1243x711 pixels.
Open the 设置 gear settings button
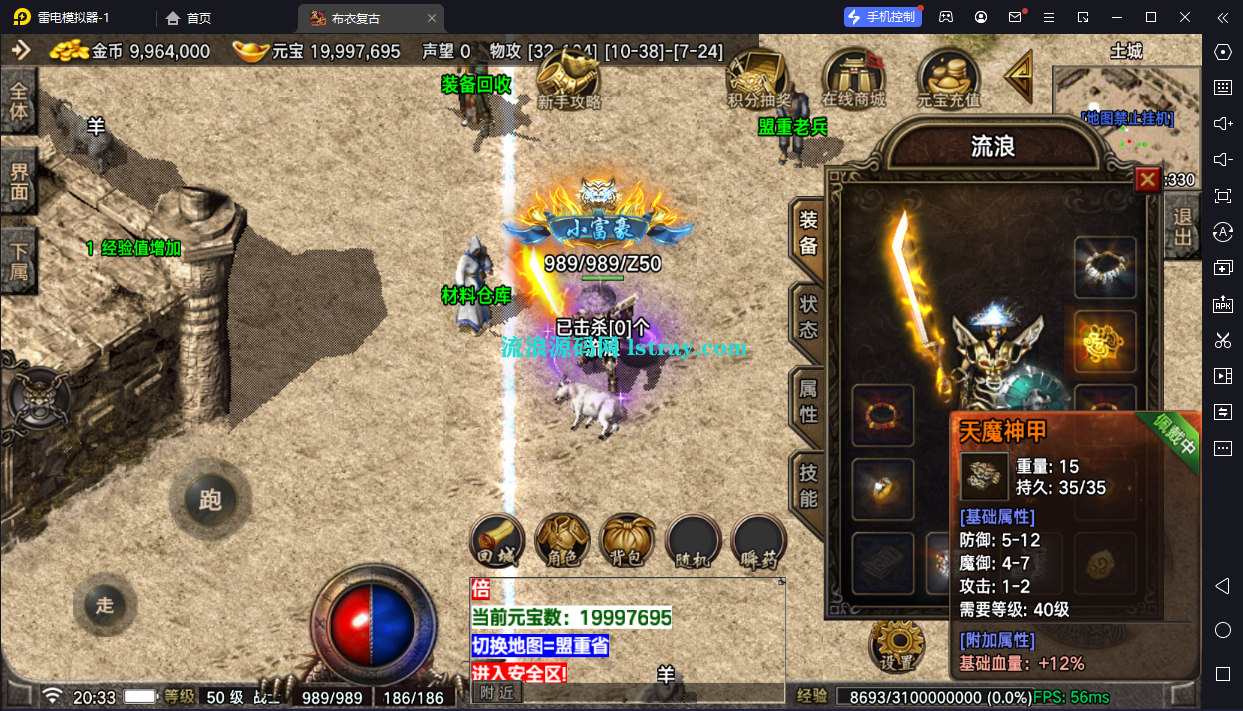pos(897,645)
